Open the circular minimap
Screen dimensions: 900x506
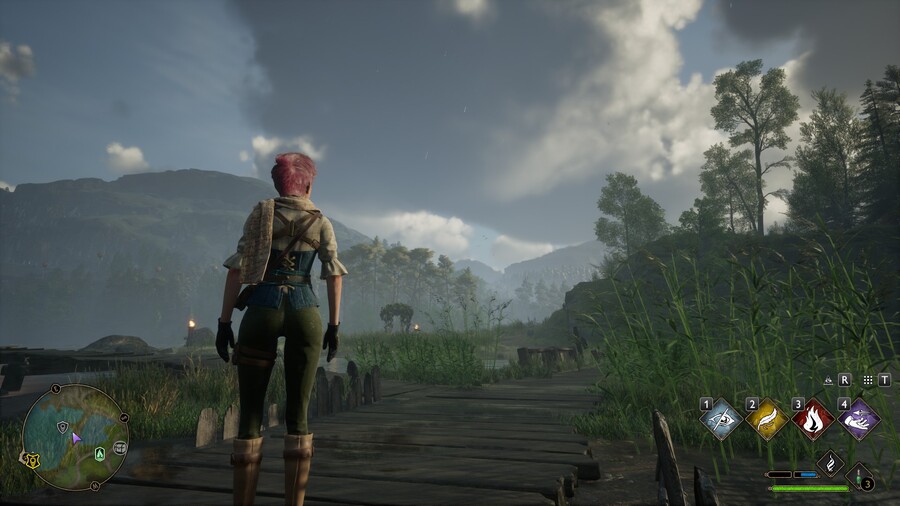tap(75, 436)
